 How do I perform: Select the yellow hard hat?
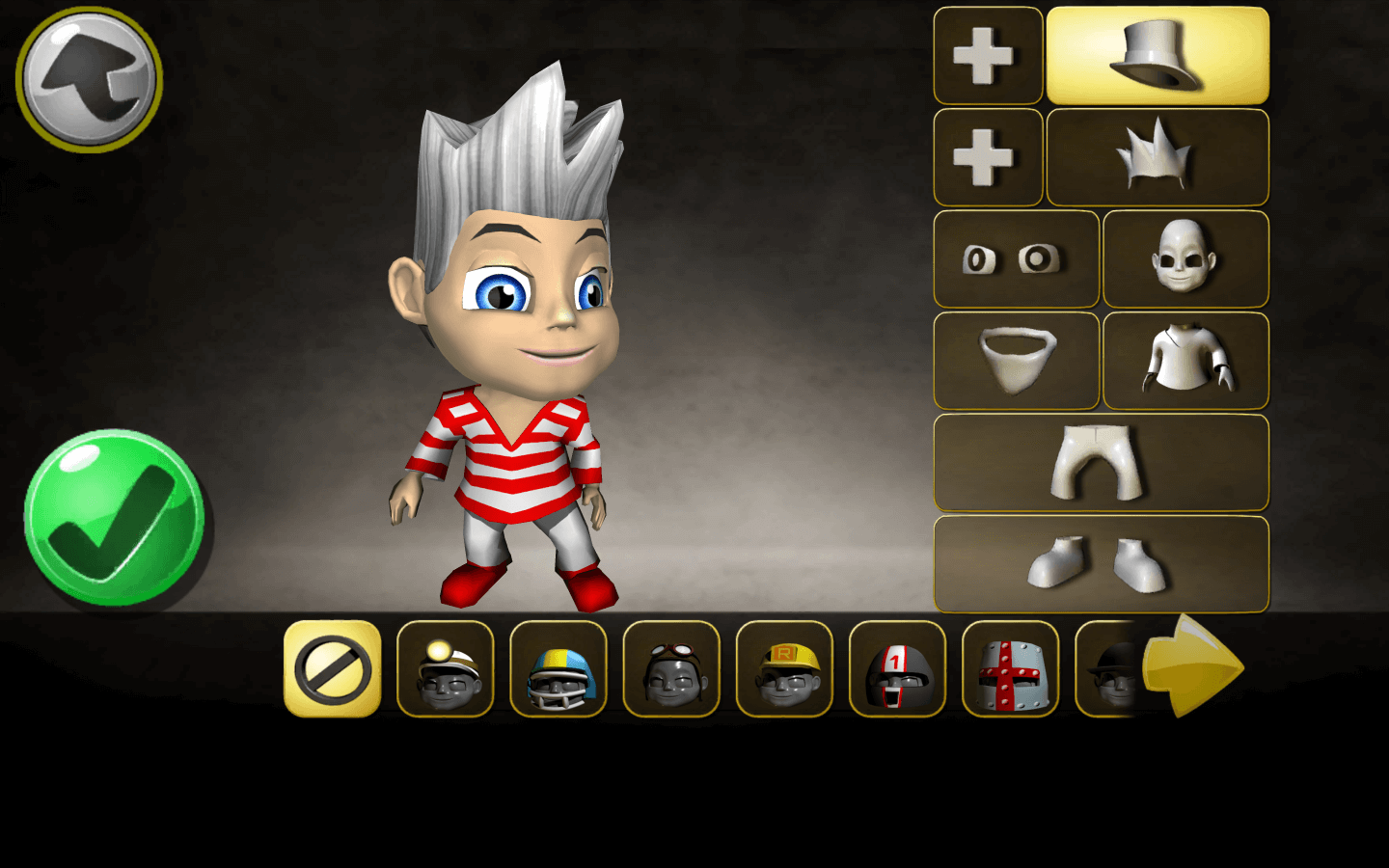point(784,669)
